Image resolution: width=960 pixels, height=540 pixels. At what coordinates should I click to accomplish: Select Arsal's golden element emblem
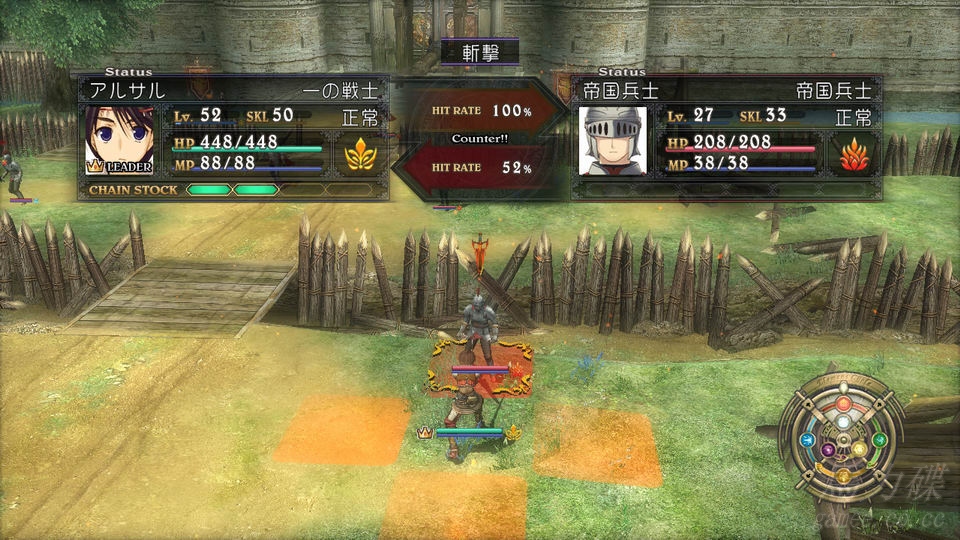(x=358, y=154)
